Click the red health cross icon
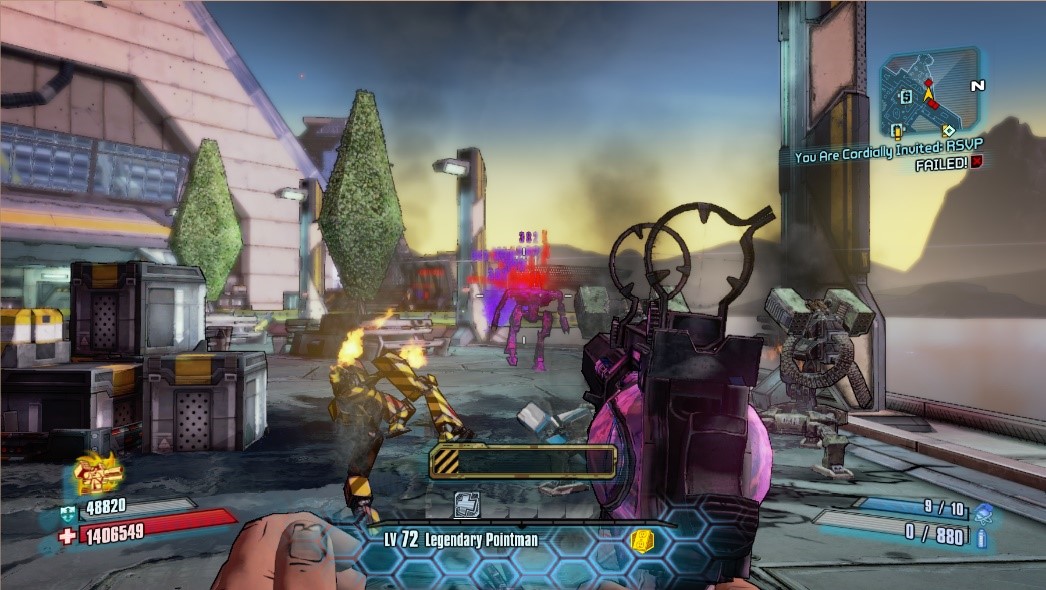 pyautogui.click(x=66, y=537)
